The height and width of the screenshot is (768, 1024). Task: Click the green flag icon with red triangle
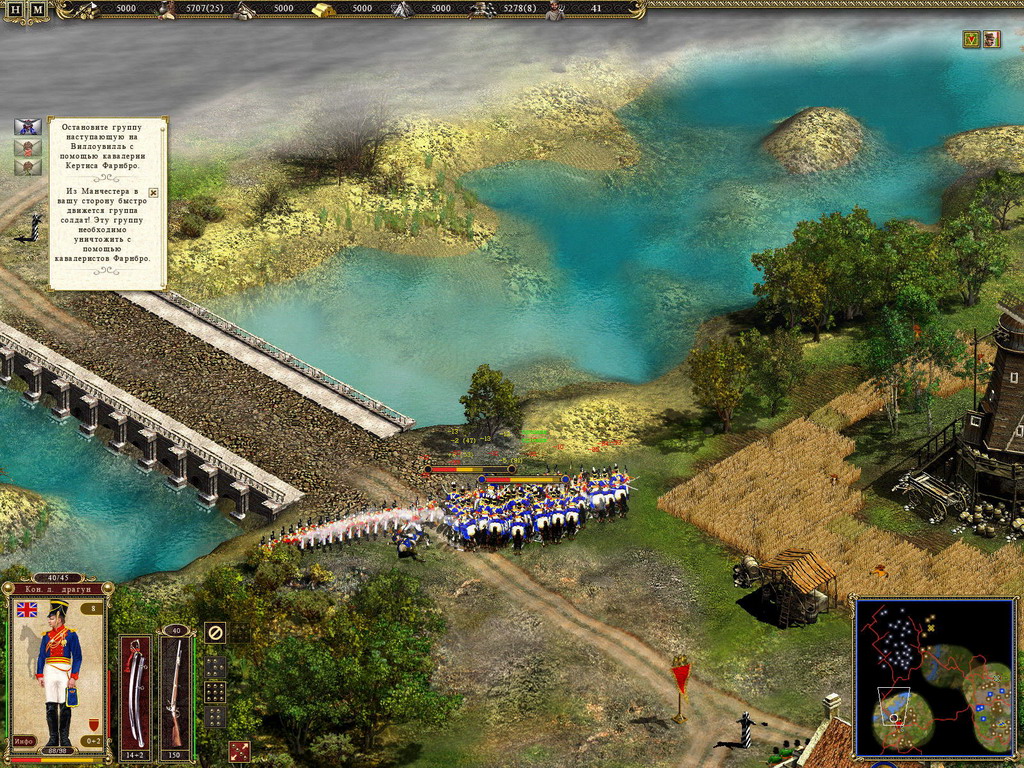[x=970, y=39]
